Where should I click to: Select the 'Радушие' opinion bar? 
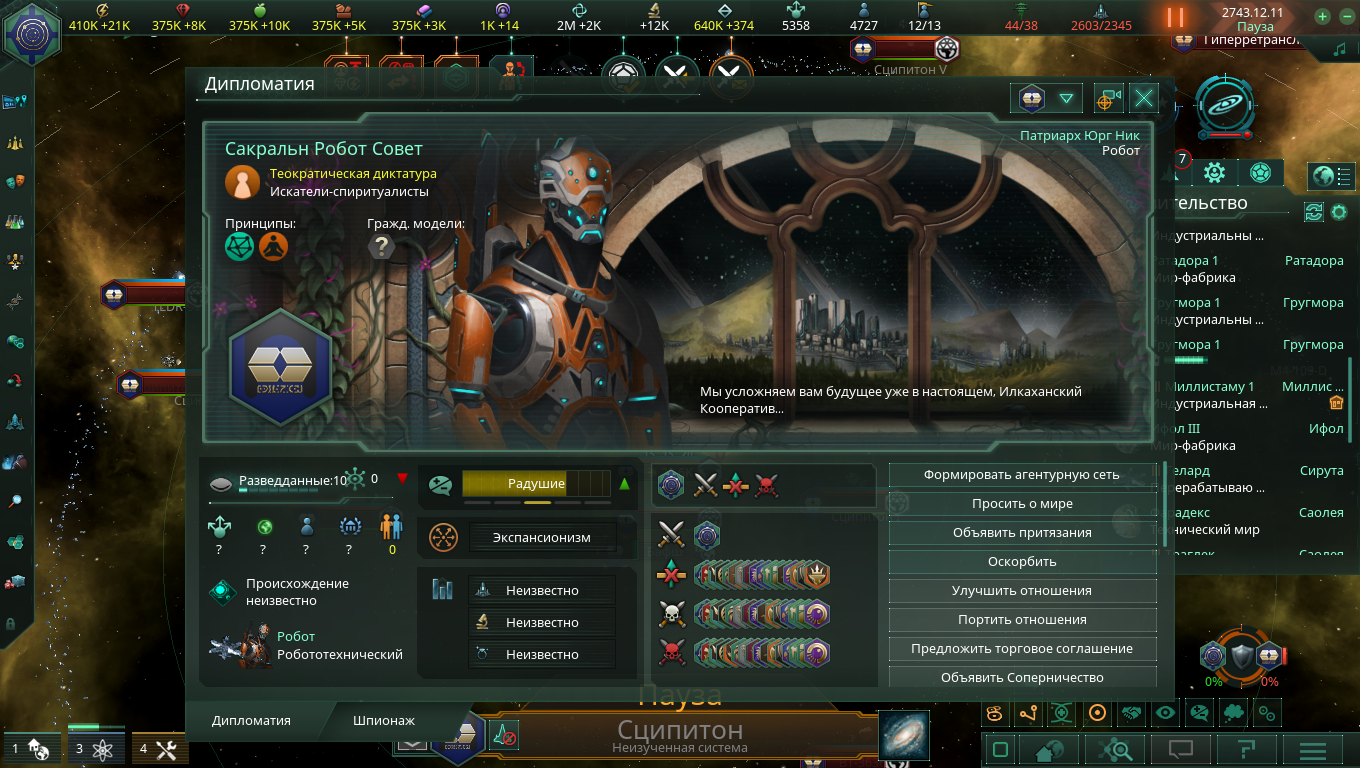536,484
